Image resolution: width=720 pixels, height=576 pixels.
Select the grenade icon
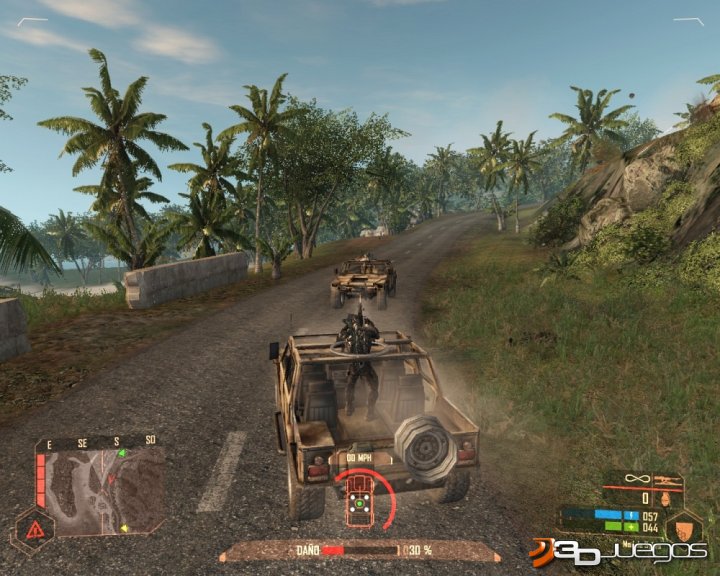tap(665, 497)
